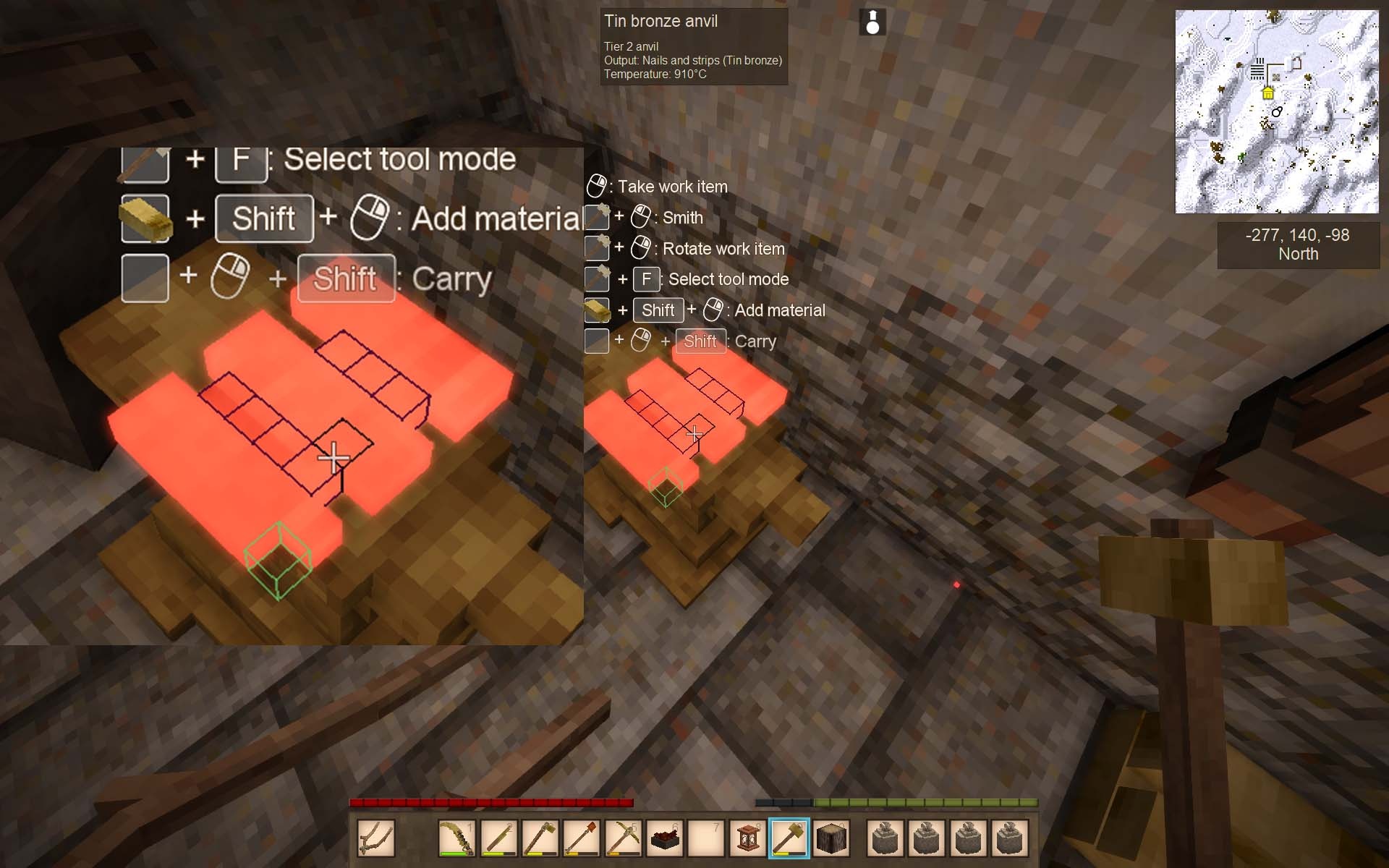This screenshot has width=1389, height=868.
Task: Select the curved bronze blade in slot 1
Action: pos(458,838)
